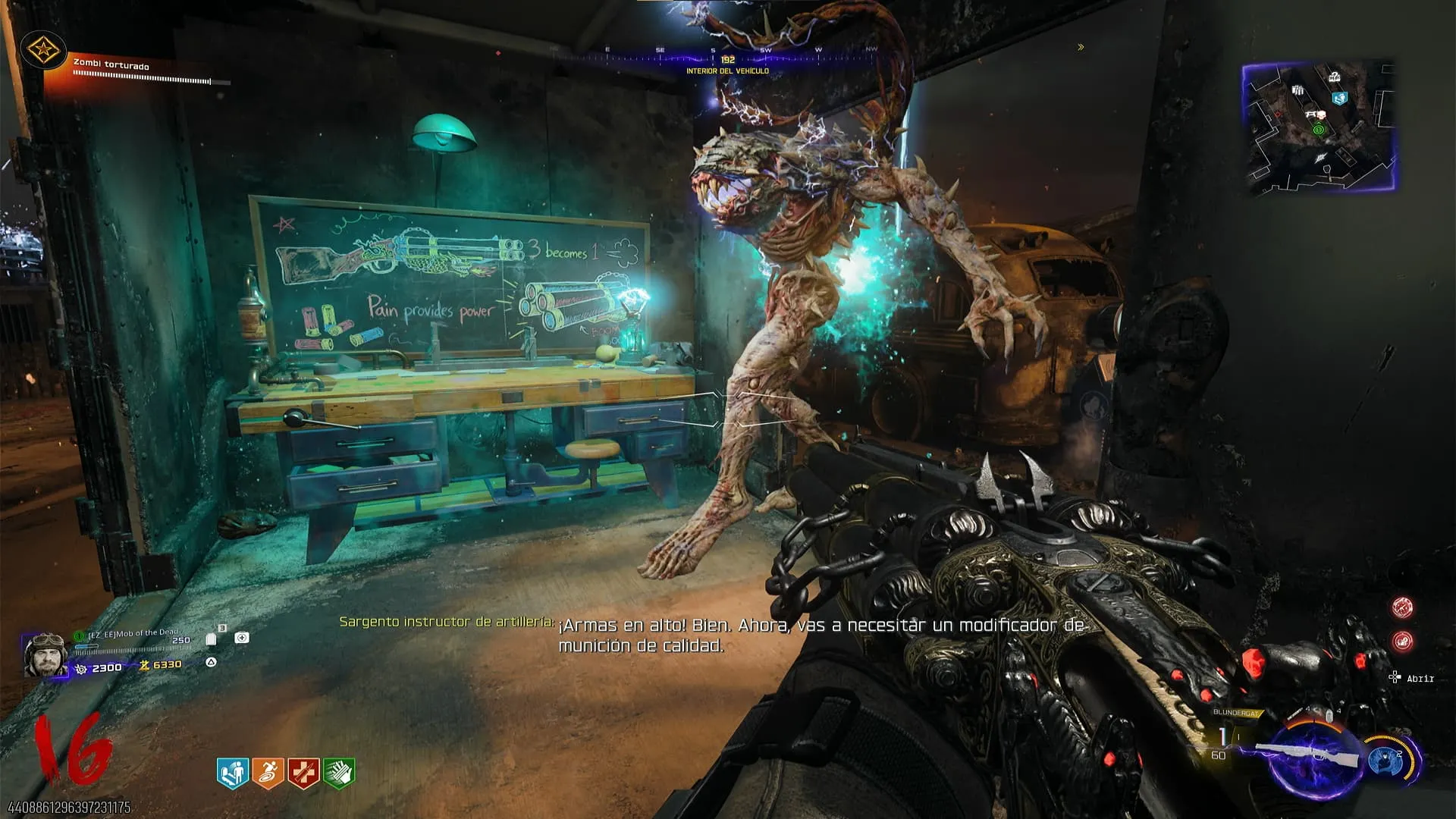This screenshot has width=1456, height=819.
Task: Click the upper red circular gobblegum icon
Action: tap(1402, 607)
